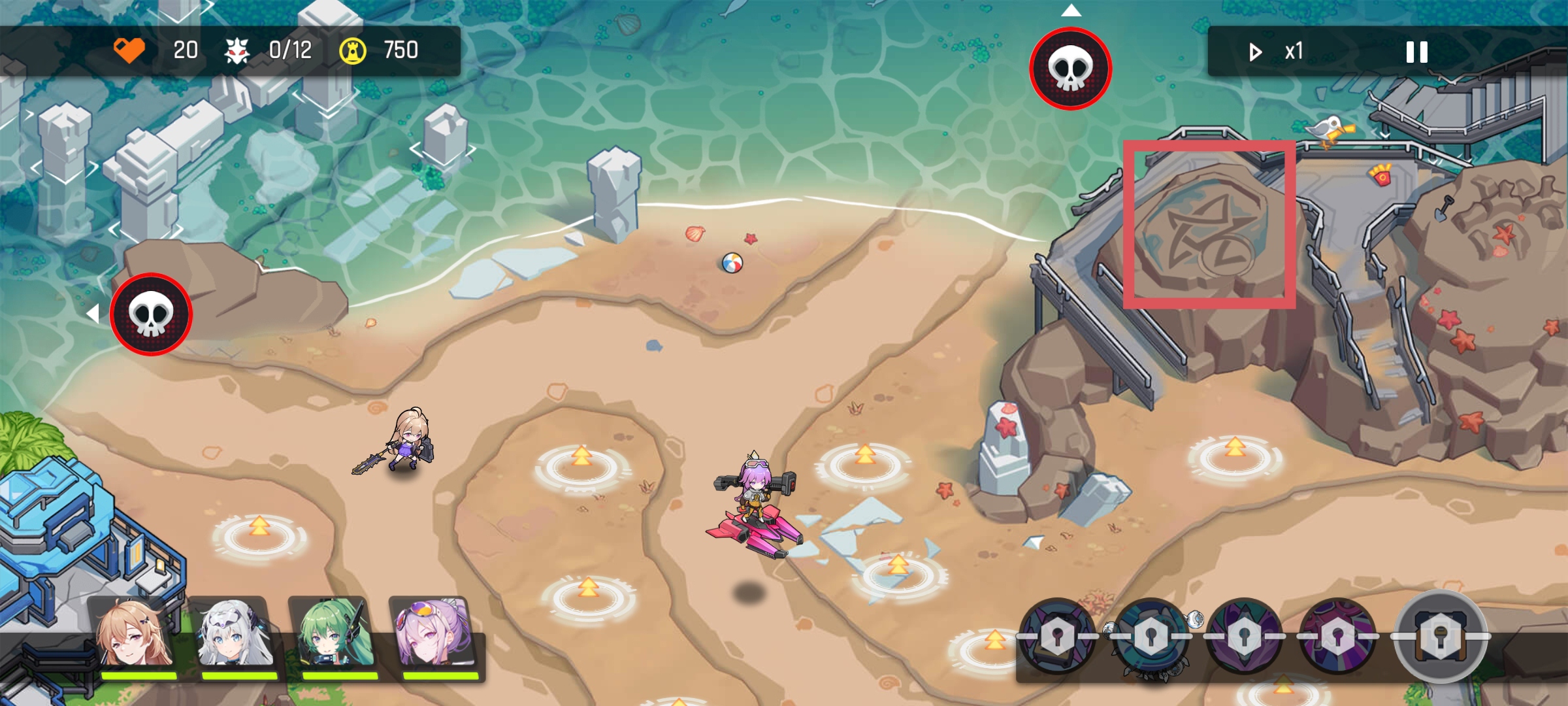This screenshot has height=706, width=1568.
Task: Select the blonde hero portrait
Action: pos(135,634)
